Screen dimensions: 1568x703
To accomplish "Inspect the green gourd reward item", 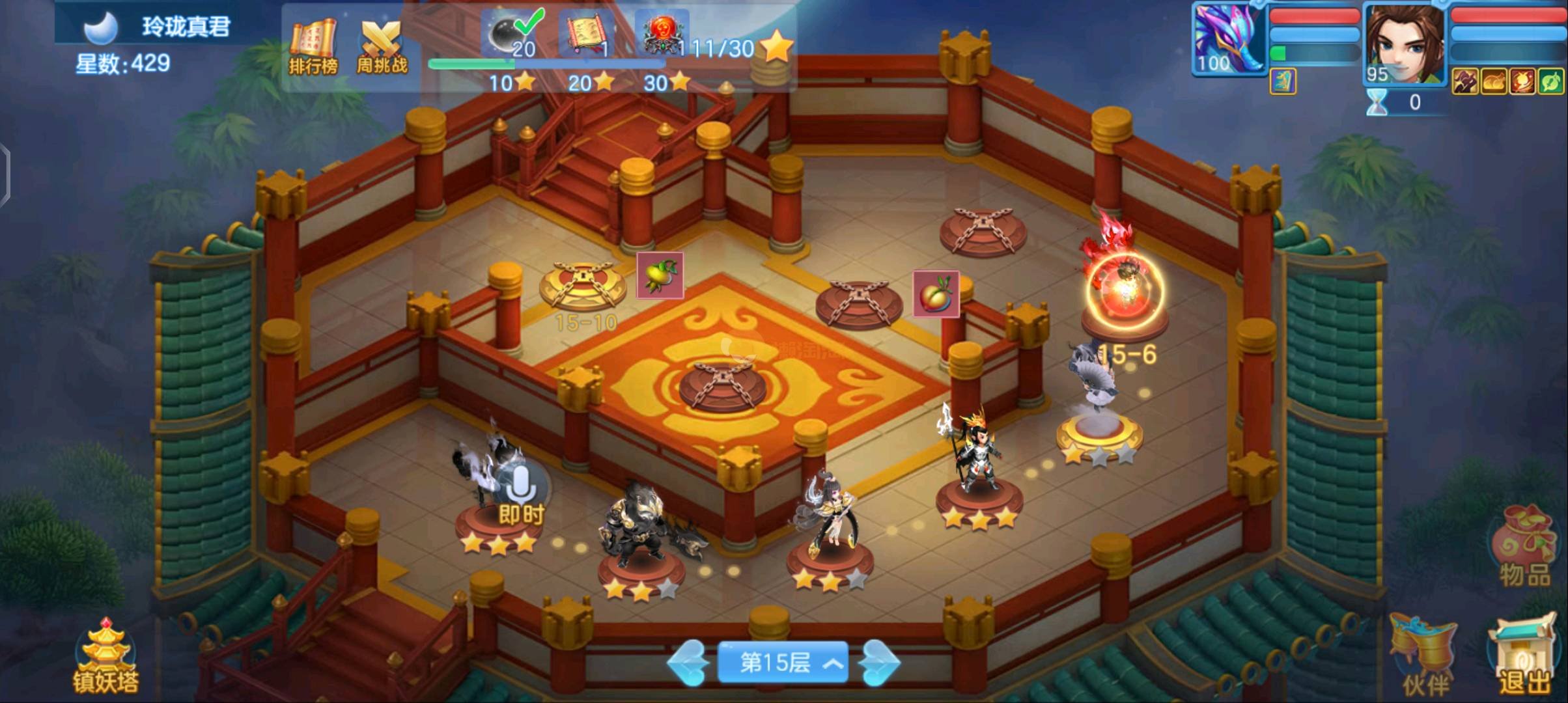I will [660, 275].
